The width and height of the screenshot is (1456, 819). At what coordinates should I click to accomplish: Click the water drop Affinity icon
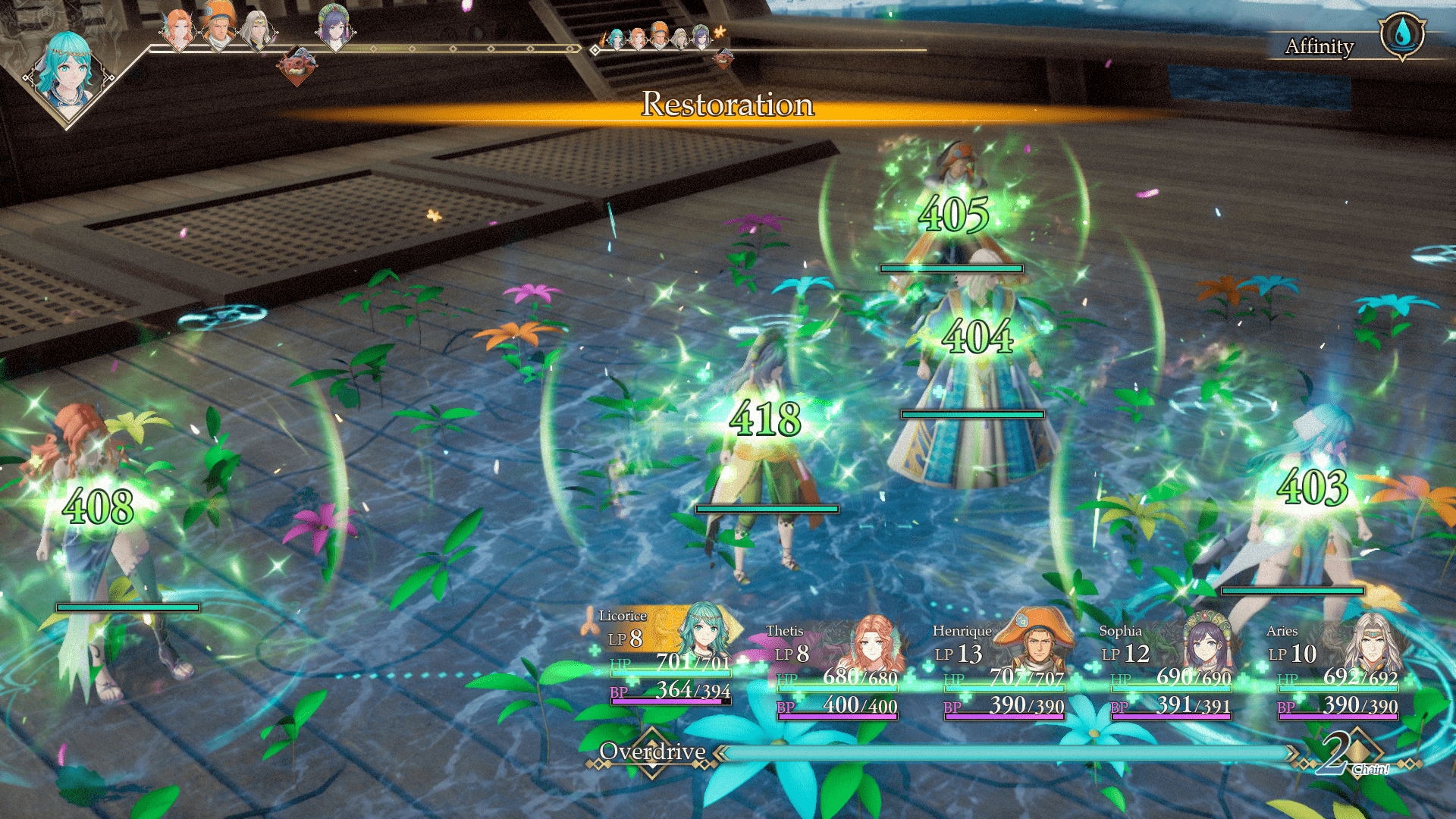pyautogui.click(x=1402, y=34)
